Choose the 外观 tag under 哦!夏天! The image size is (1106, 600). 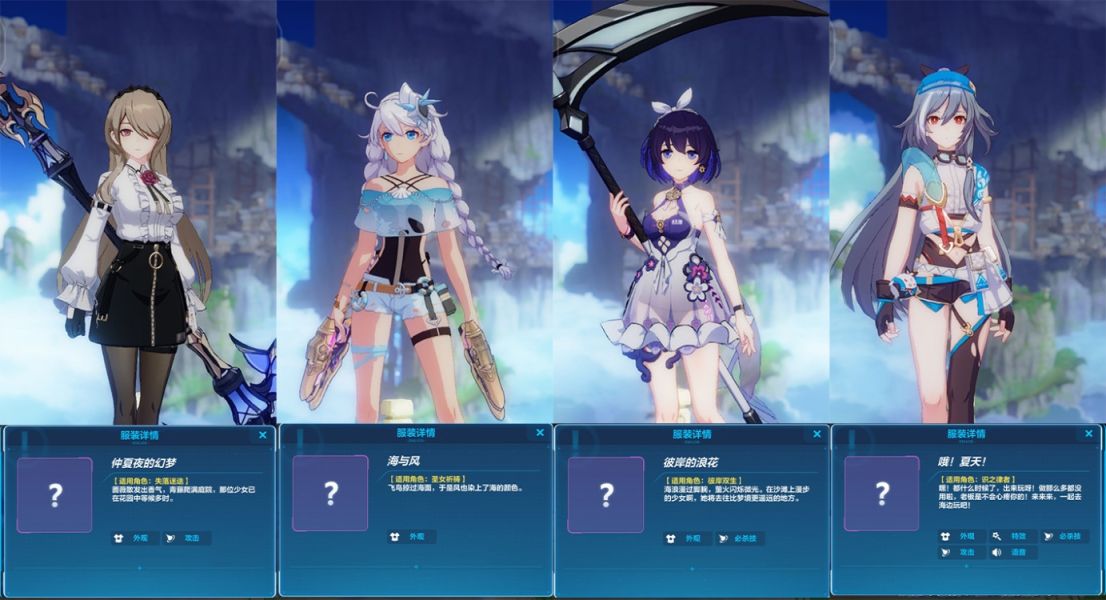pyautogui.click(x=961, y=536)
